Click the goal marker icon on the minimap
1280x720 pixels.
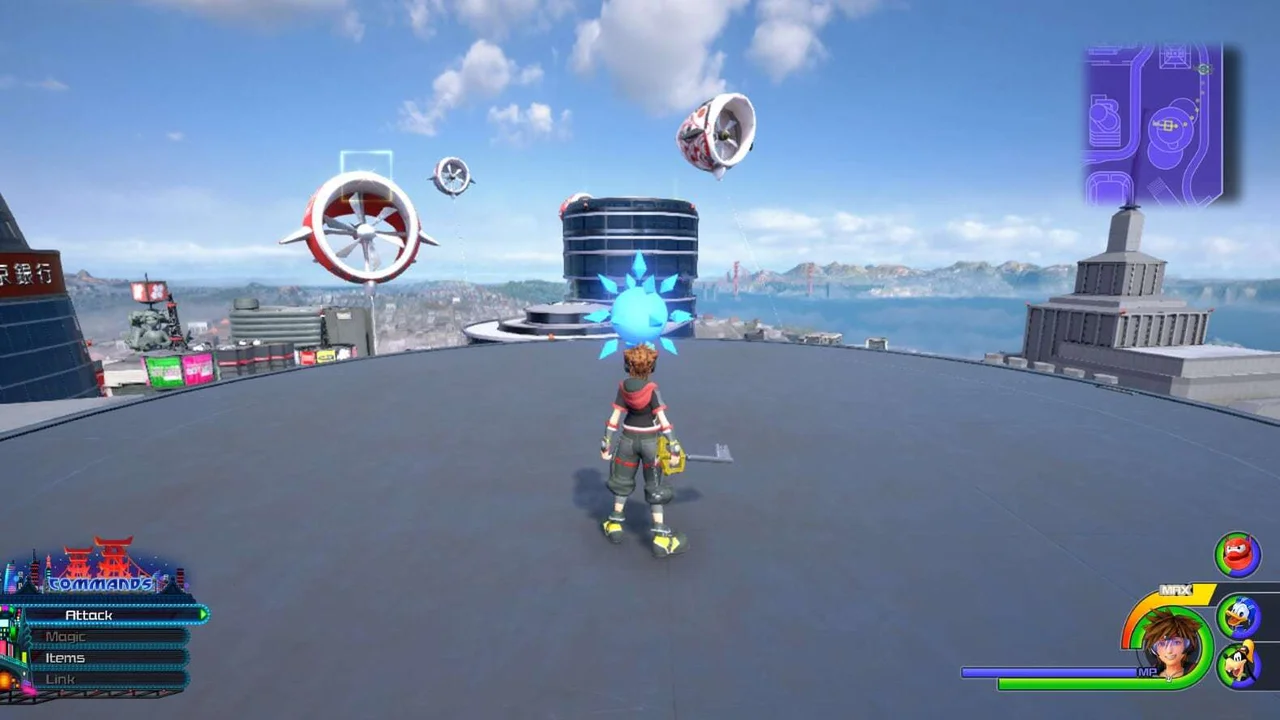1205,70
